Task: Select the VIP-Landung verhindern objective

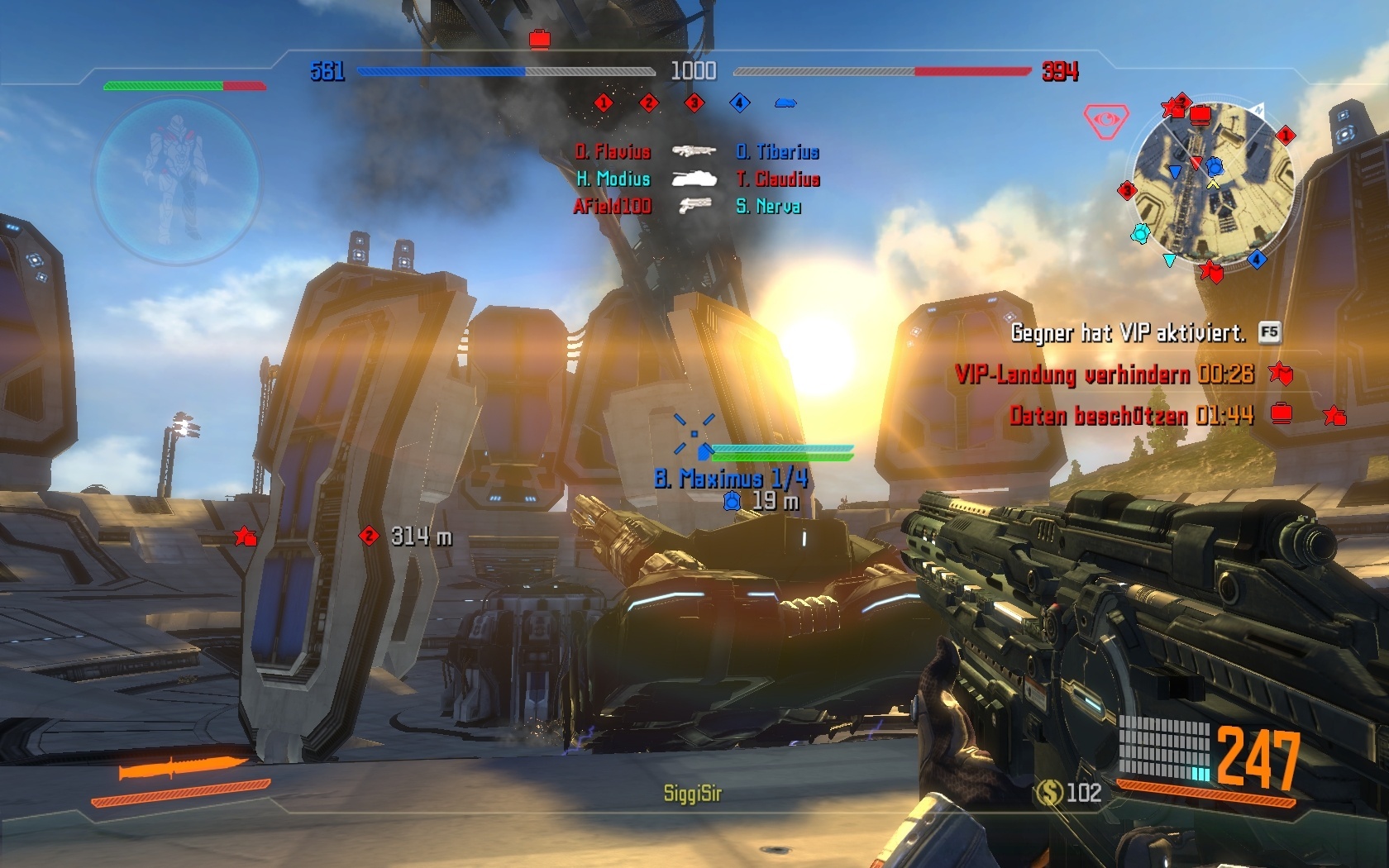Action: [x=1102, y=374]
